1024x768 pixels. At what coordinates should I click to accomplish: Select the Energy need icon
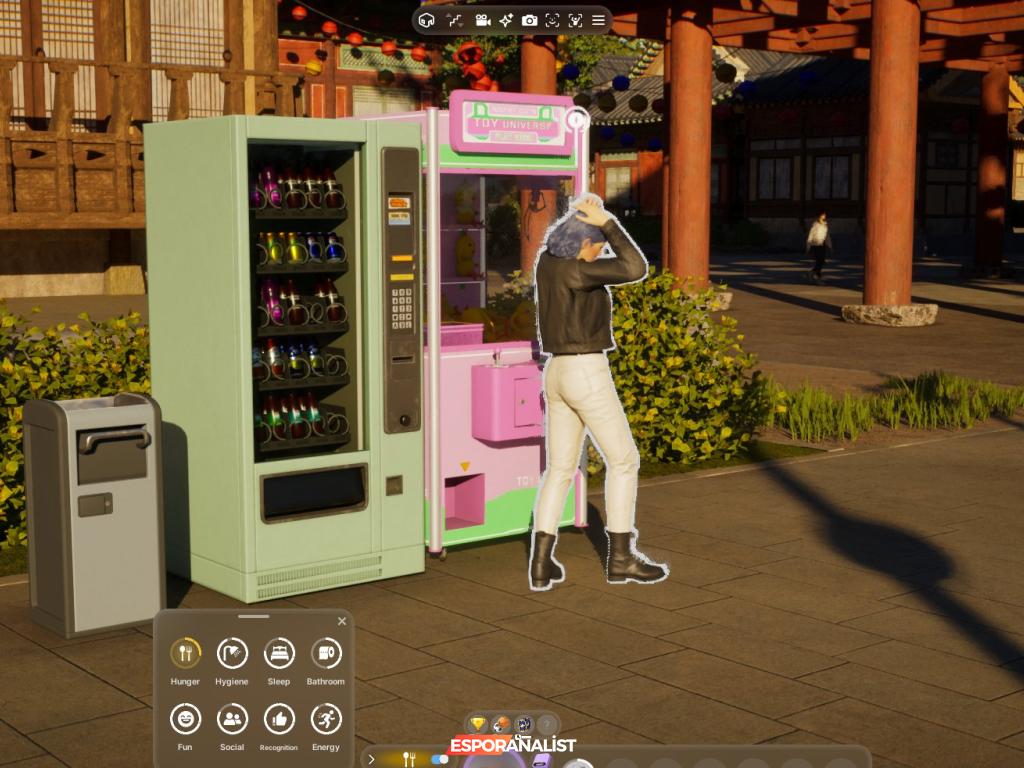pyautogui.click(x=326, y=719)
